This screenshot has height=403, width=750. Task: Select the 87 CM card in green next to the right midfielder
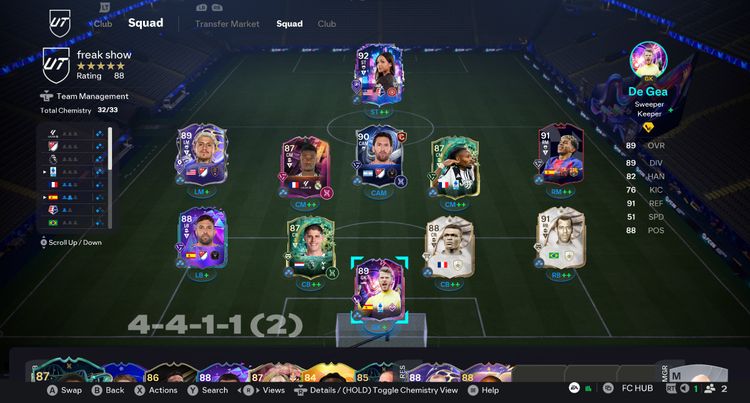(452, 163)
